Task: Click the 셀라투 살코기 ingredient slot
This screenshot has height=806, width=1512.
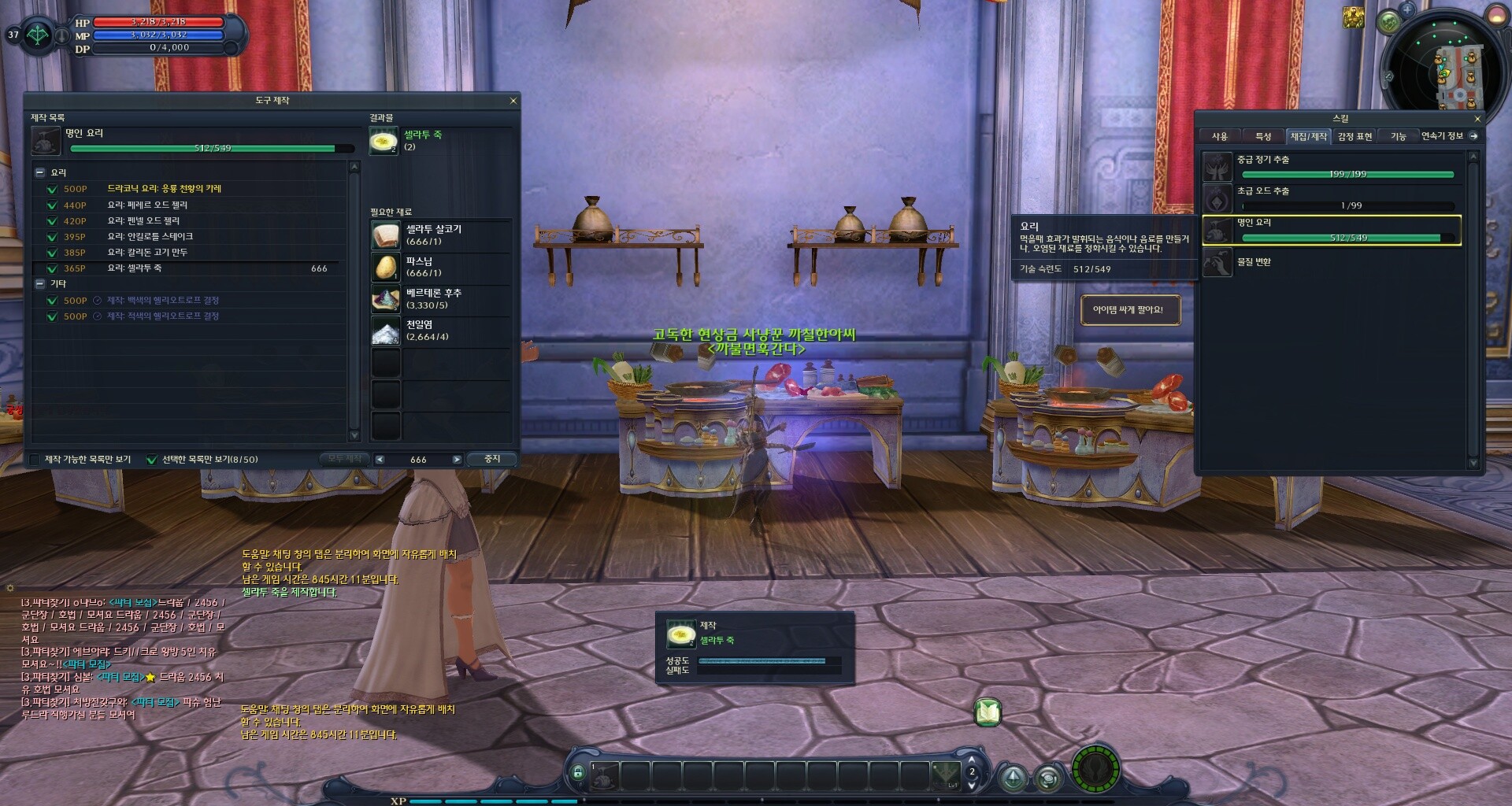Action: click(385, 235)
